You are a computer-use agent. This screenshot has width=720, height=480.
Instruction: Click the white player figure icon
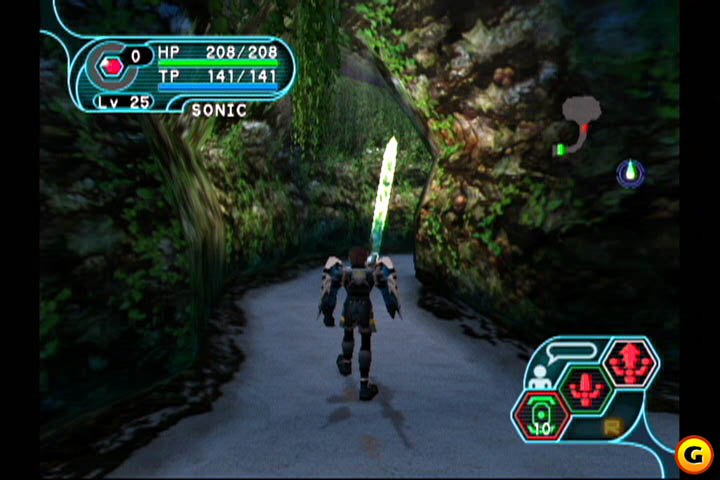point(541,378)
